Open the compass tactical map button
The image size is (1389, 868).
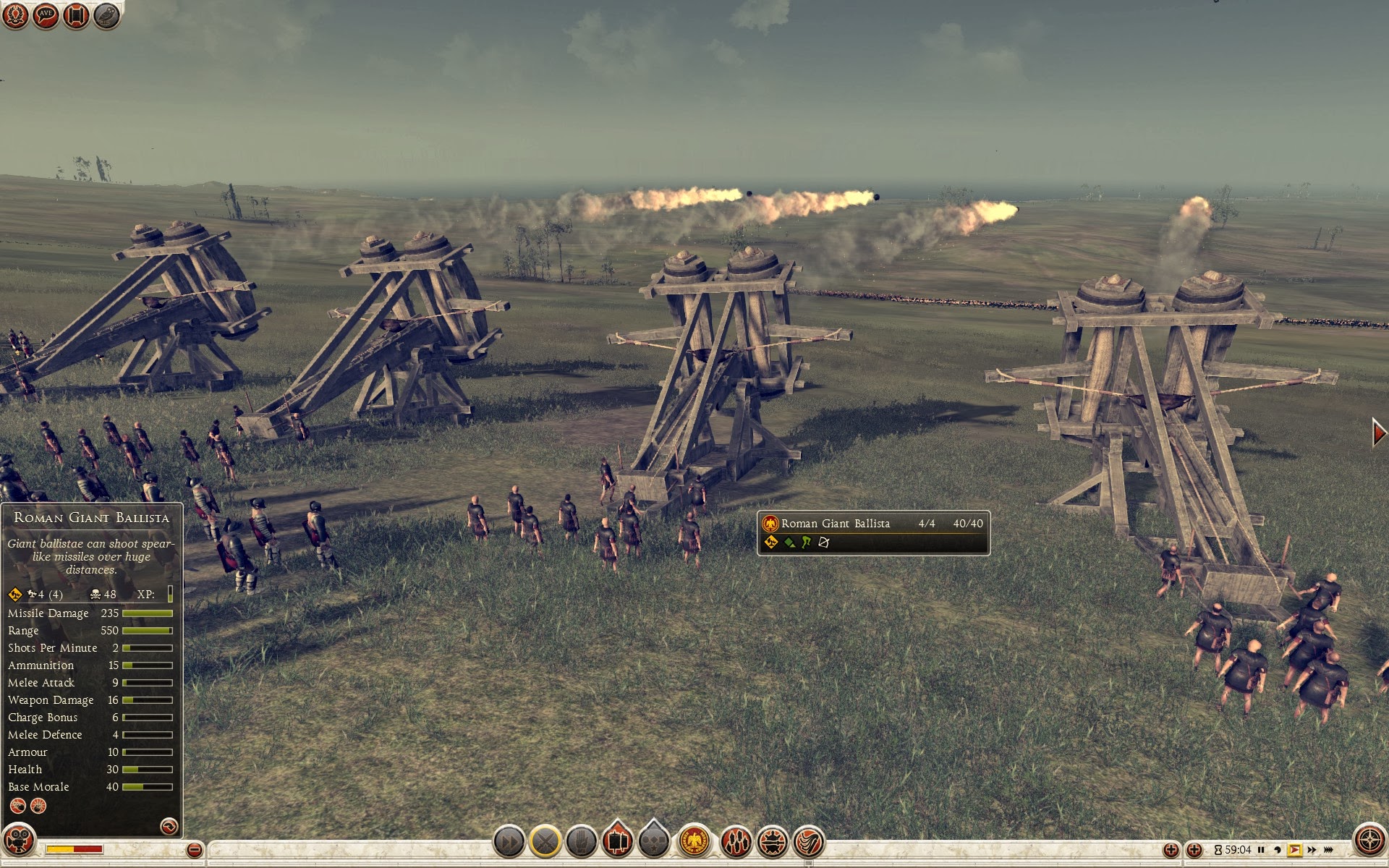tap(1369, 840)
